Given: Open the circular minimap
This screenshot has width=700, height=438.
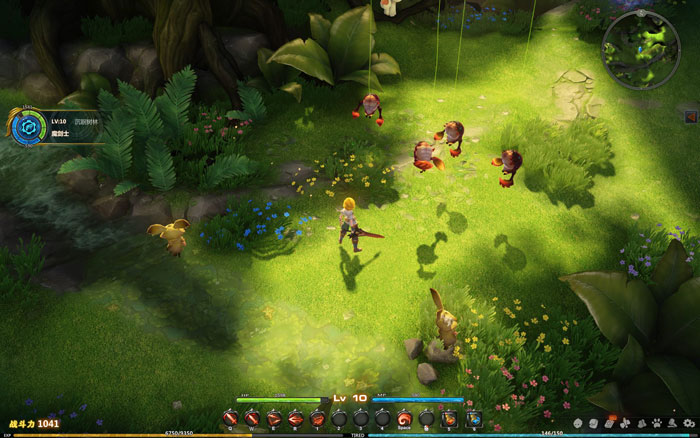Looking at the screenshot, I should (641, 49).
